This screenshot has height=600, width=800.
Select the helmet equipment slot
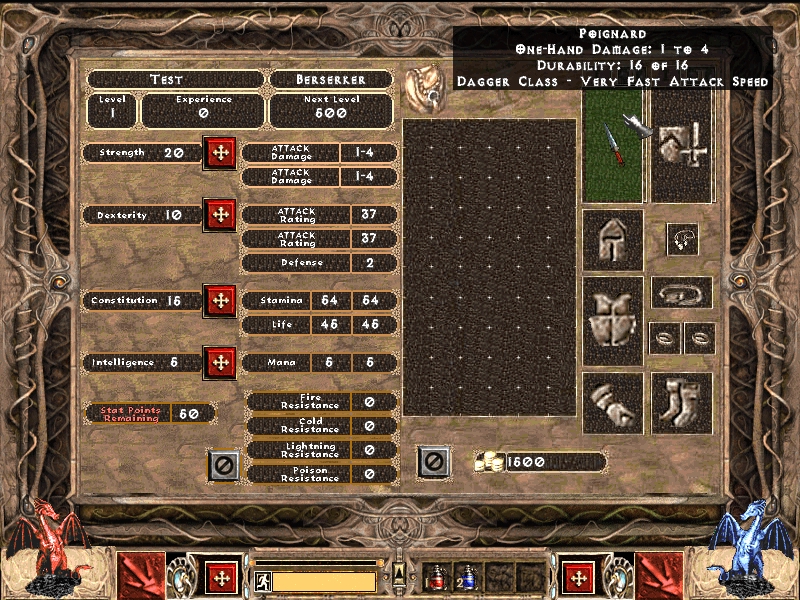pos(612,240)
